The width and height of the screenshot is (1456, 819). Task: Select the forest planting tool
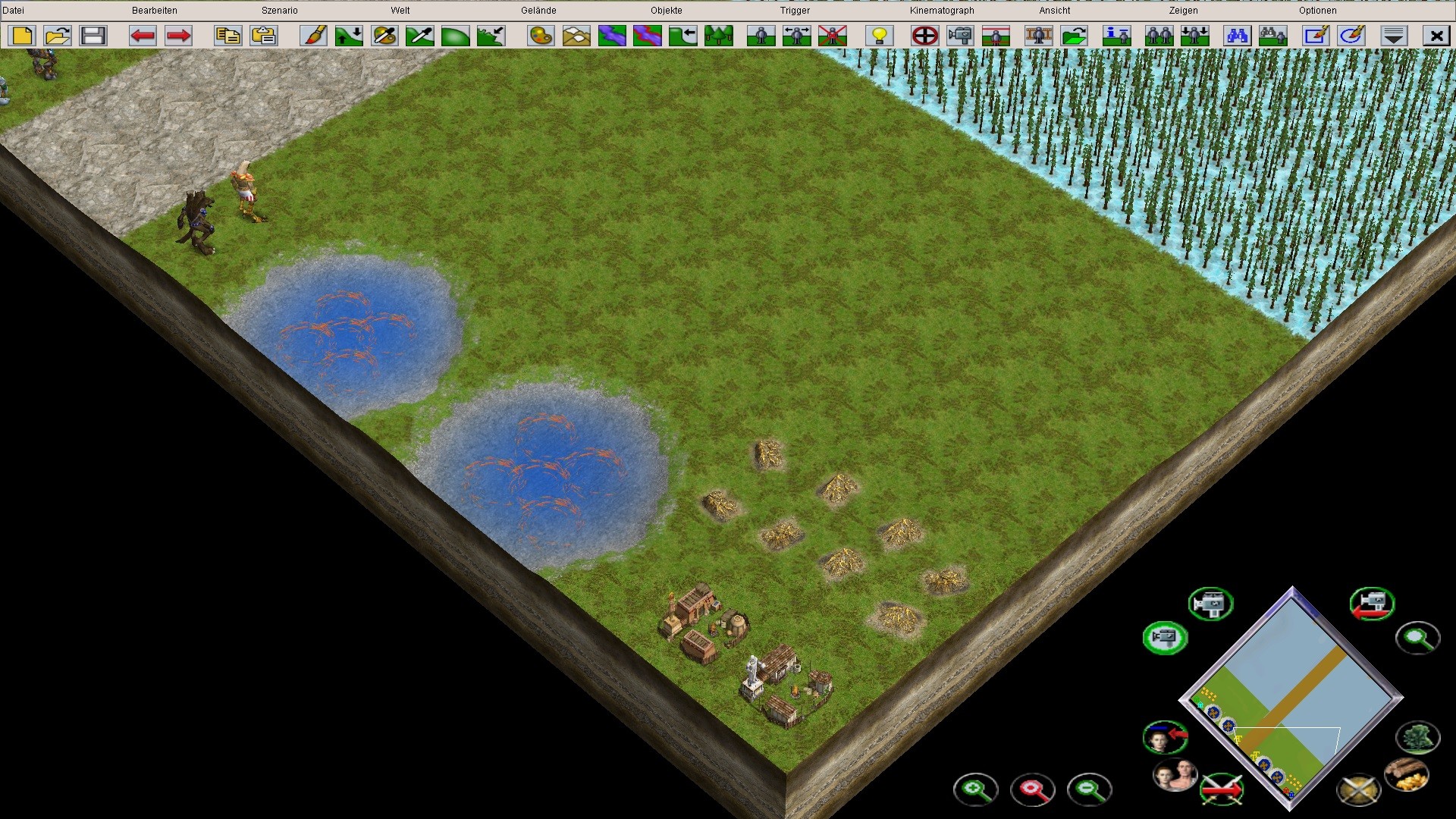(720, 35)
